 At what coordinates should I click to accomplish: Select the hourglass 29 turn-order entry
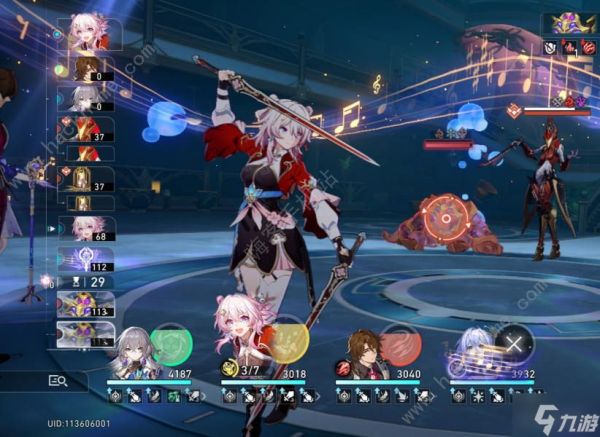pyautogui.click(x=88, y=283)
